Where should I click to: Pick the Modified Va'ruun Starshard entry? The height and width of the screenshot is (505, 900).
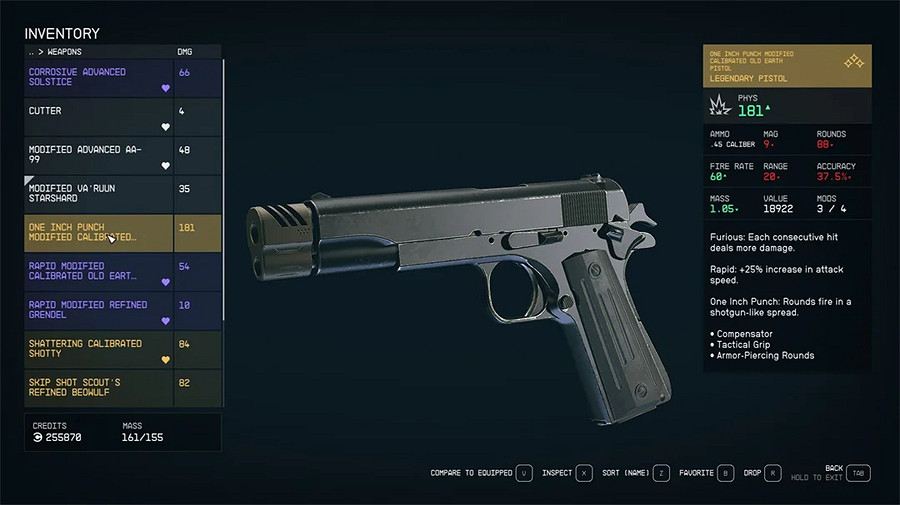tap(98, 194)
